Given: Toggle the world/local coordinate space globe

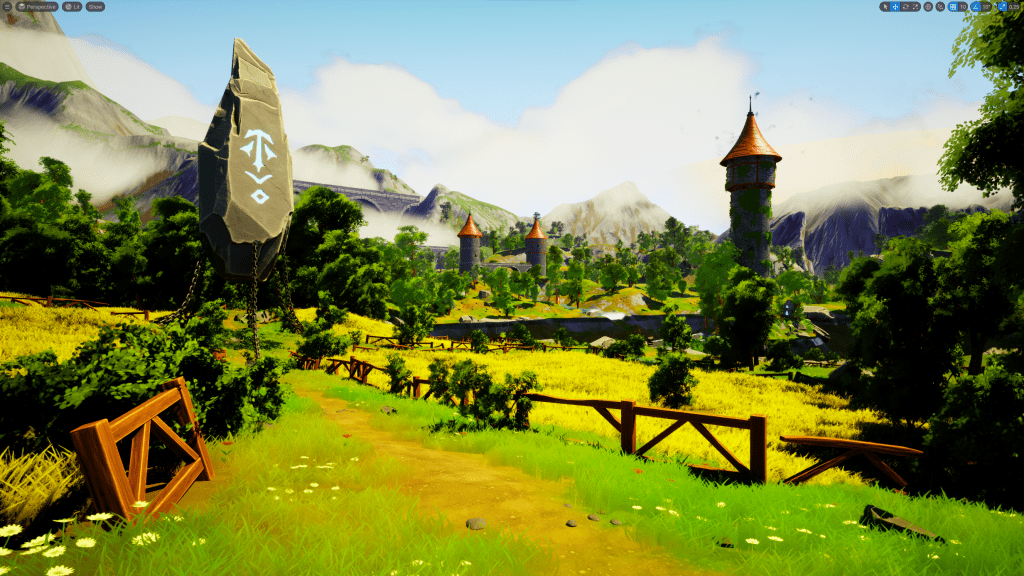Looking at the screenshot, I should pyautogui.click(x=928, y=6).
